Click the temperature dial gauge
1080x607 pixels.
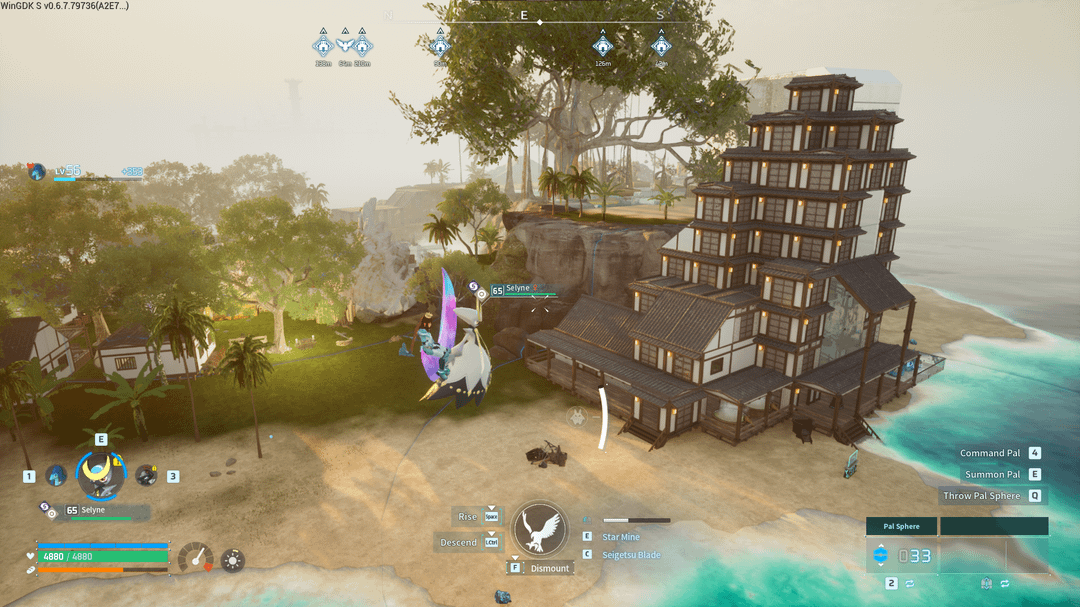point(196,558)
